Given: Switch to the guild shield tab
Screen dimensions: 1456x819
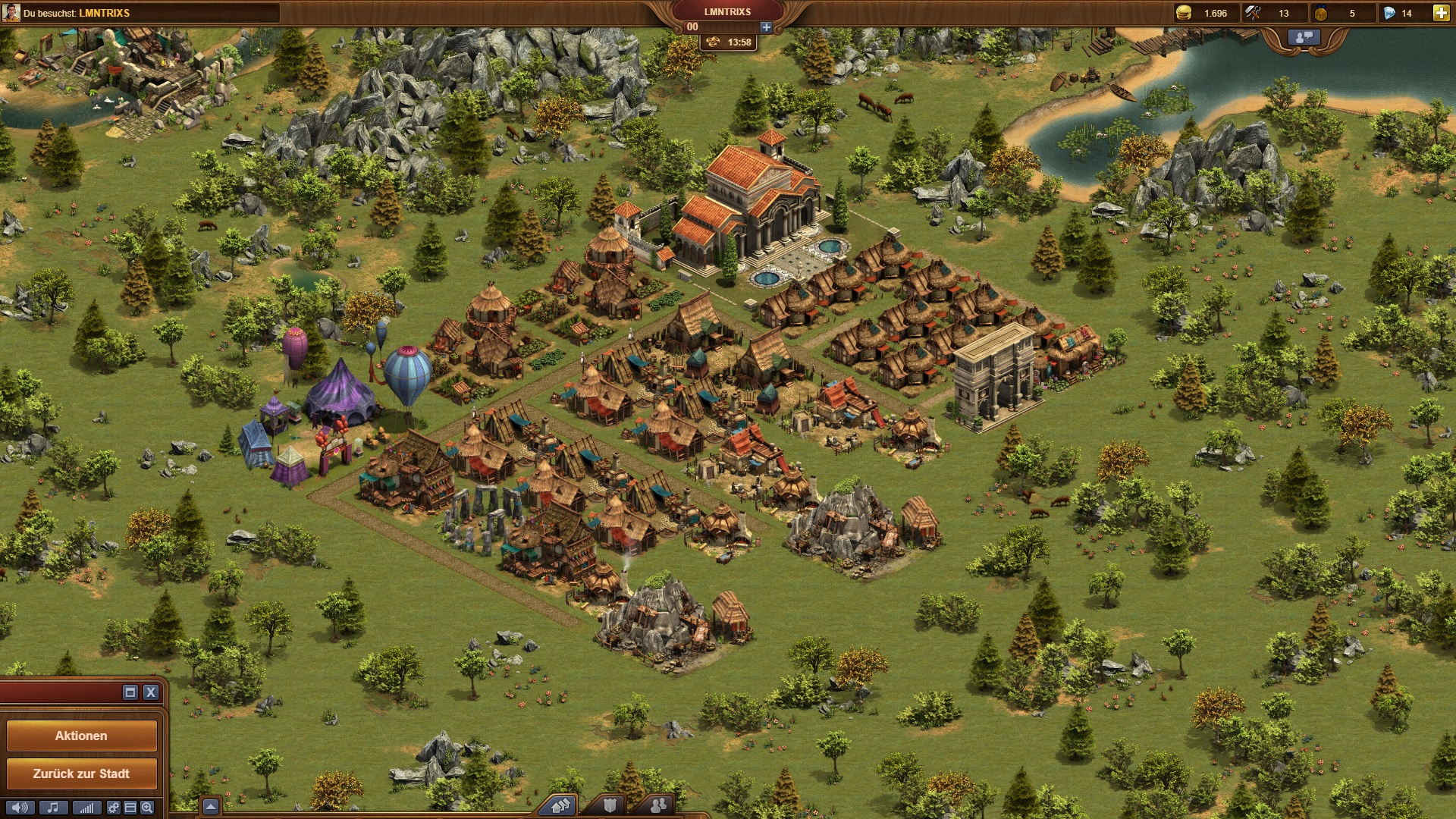Looking at the screenshot, I should (x=610, y=805).
